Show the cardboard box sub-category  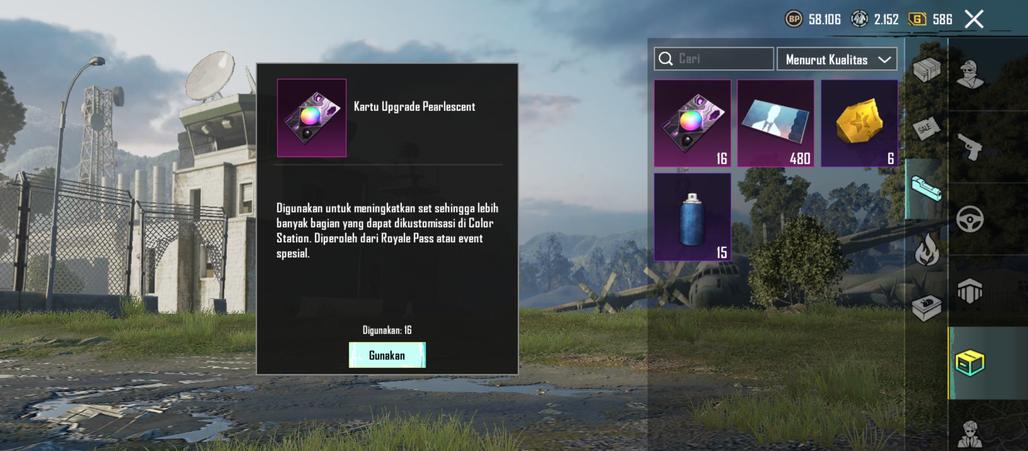coord(927,70)
